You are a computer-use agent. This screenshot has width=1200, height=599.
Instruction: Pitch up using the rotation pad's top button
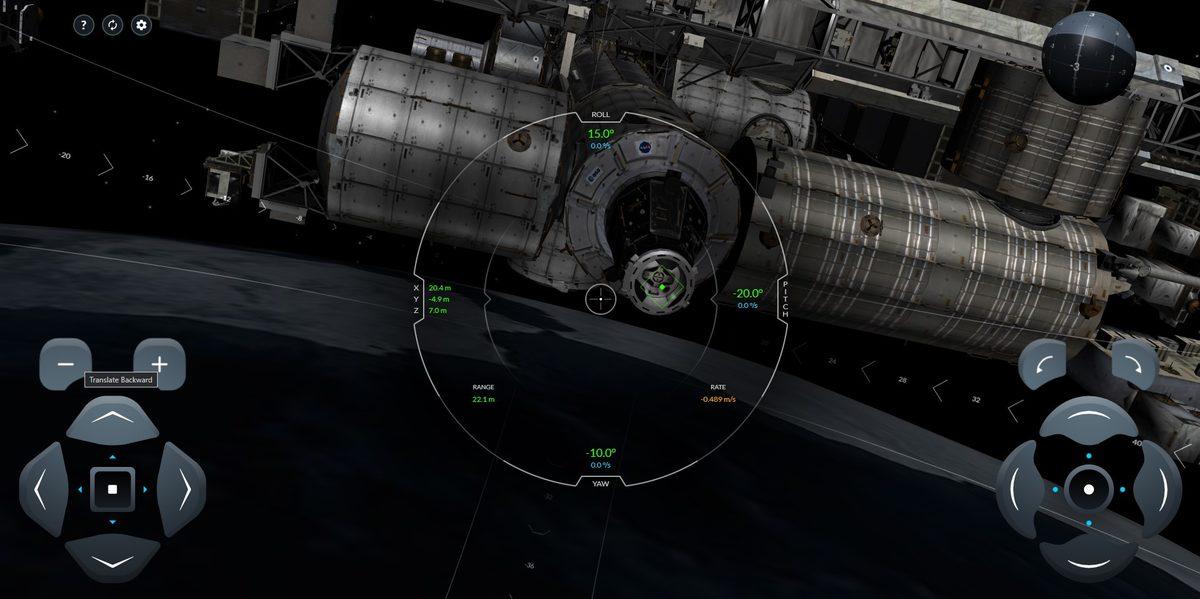(x=1088, y=418)
